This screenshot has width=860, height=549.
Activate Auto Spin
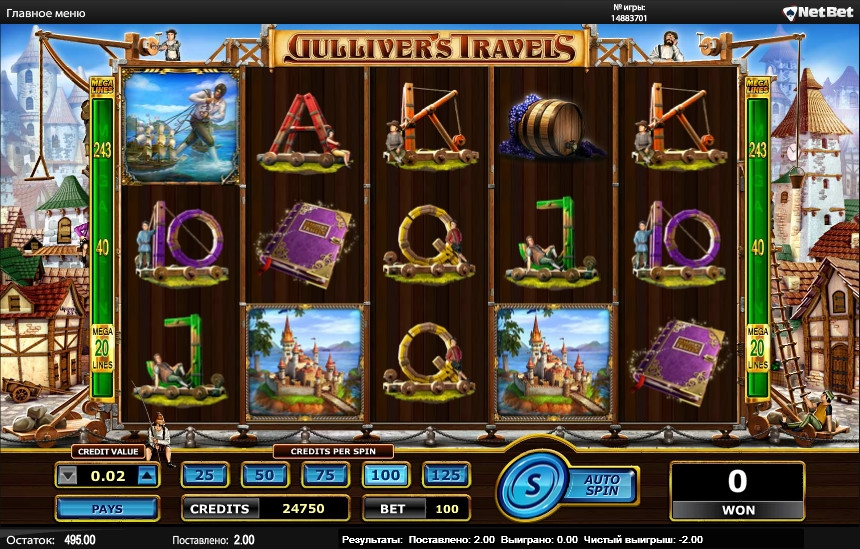tap(602, 486)
